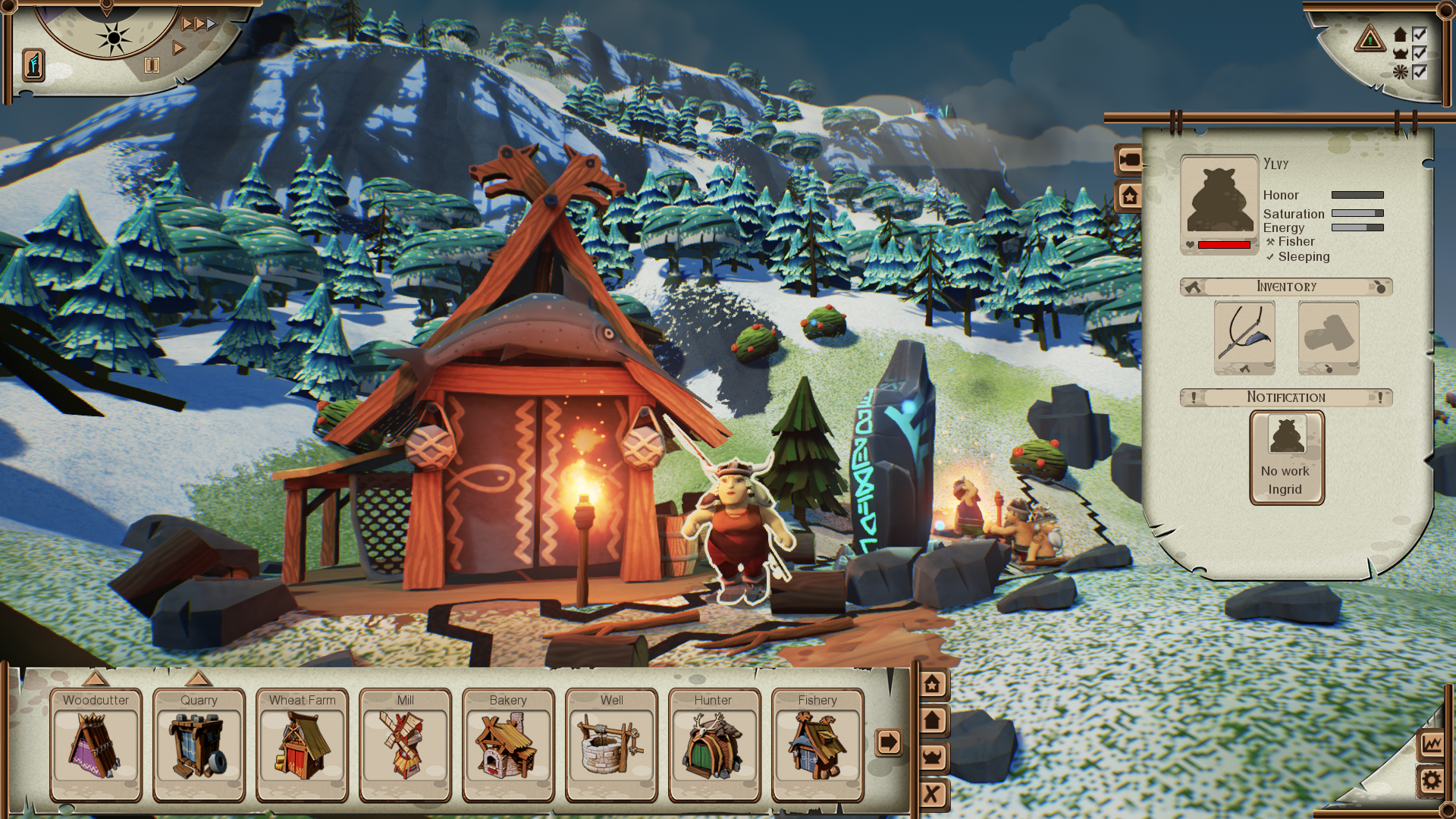Image resolution: width=1456 pixels, height=819 pixels.
Task: Pick the Fishery building icon
Action: pos(818,747)
